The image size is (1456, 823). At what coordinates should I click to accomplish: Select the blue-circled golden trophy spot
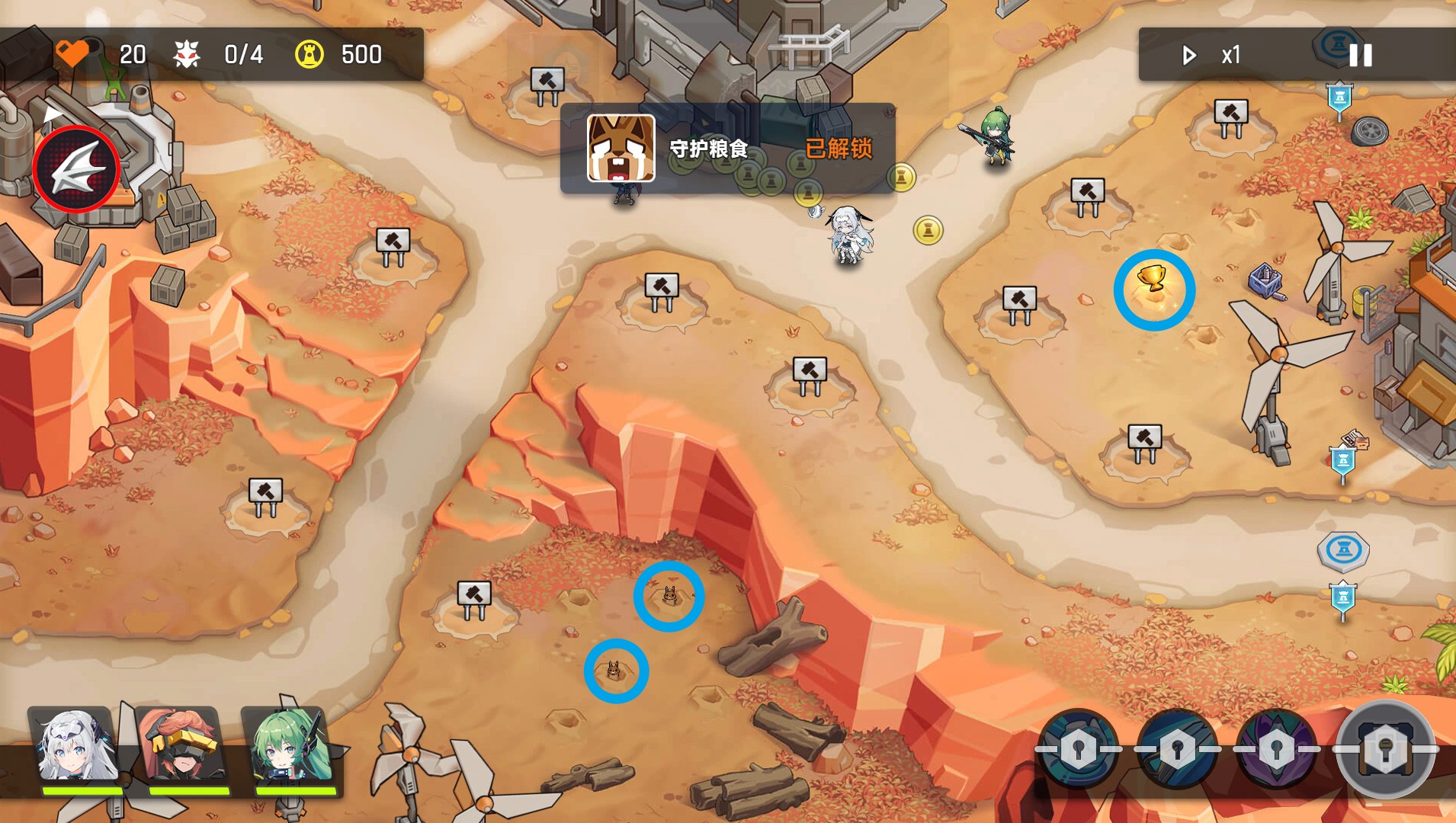pos(1154,290)
